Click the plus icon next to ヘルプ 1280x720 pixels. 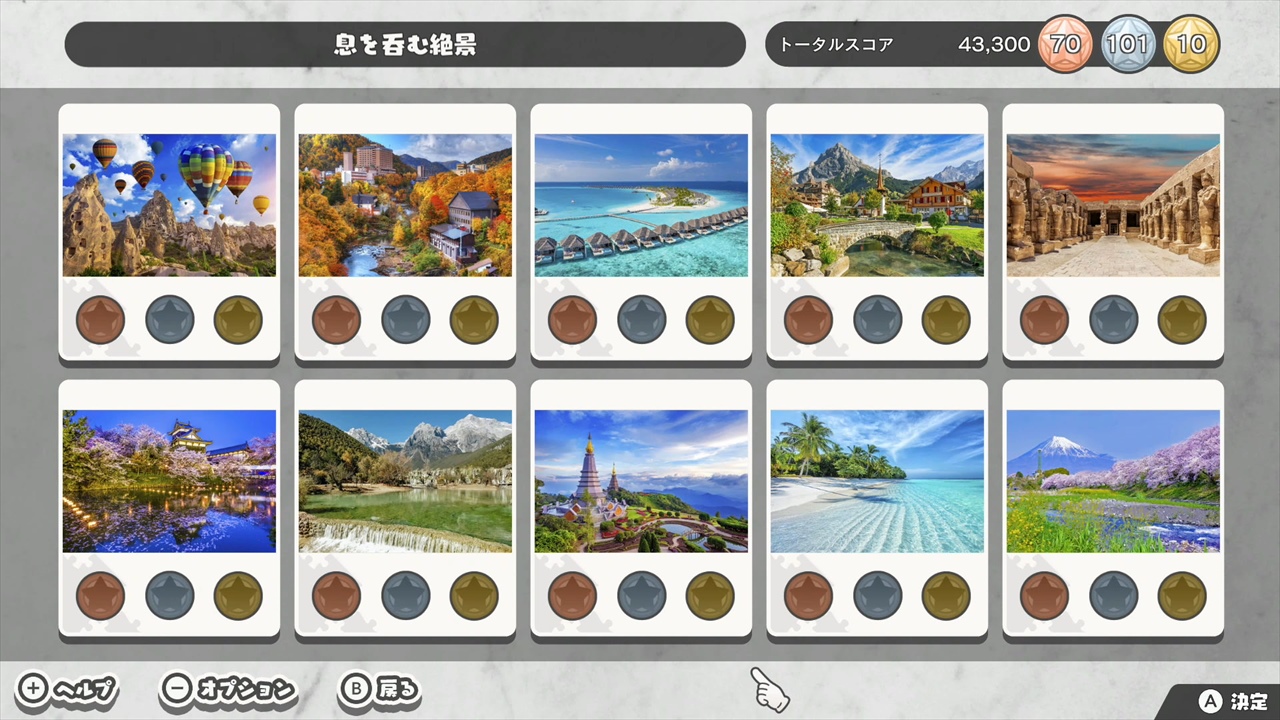click(32, 689)
